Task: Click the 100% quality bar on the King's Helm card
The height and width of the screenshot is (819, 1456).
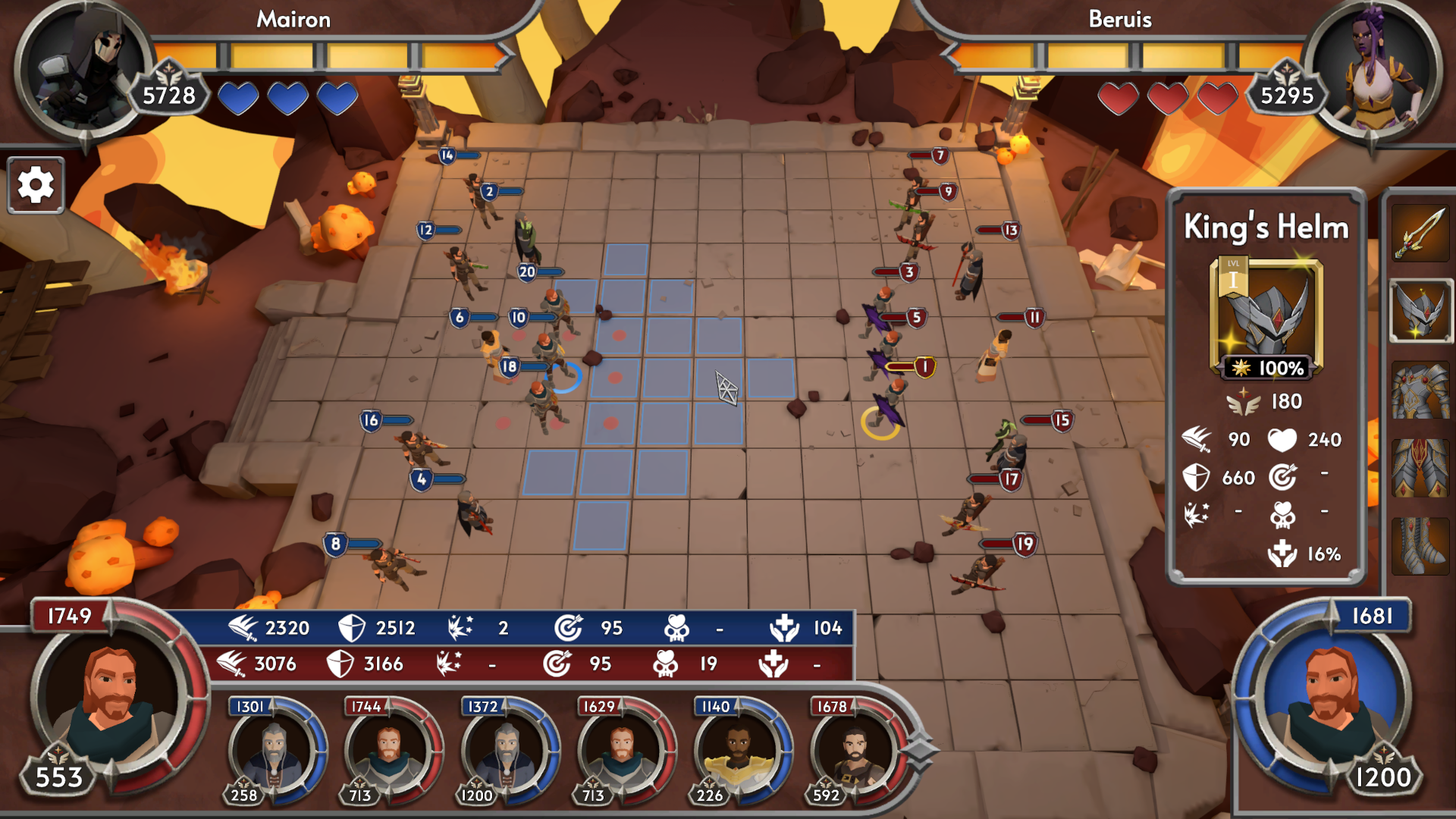Action: [1265, 368]
